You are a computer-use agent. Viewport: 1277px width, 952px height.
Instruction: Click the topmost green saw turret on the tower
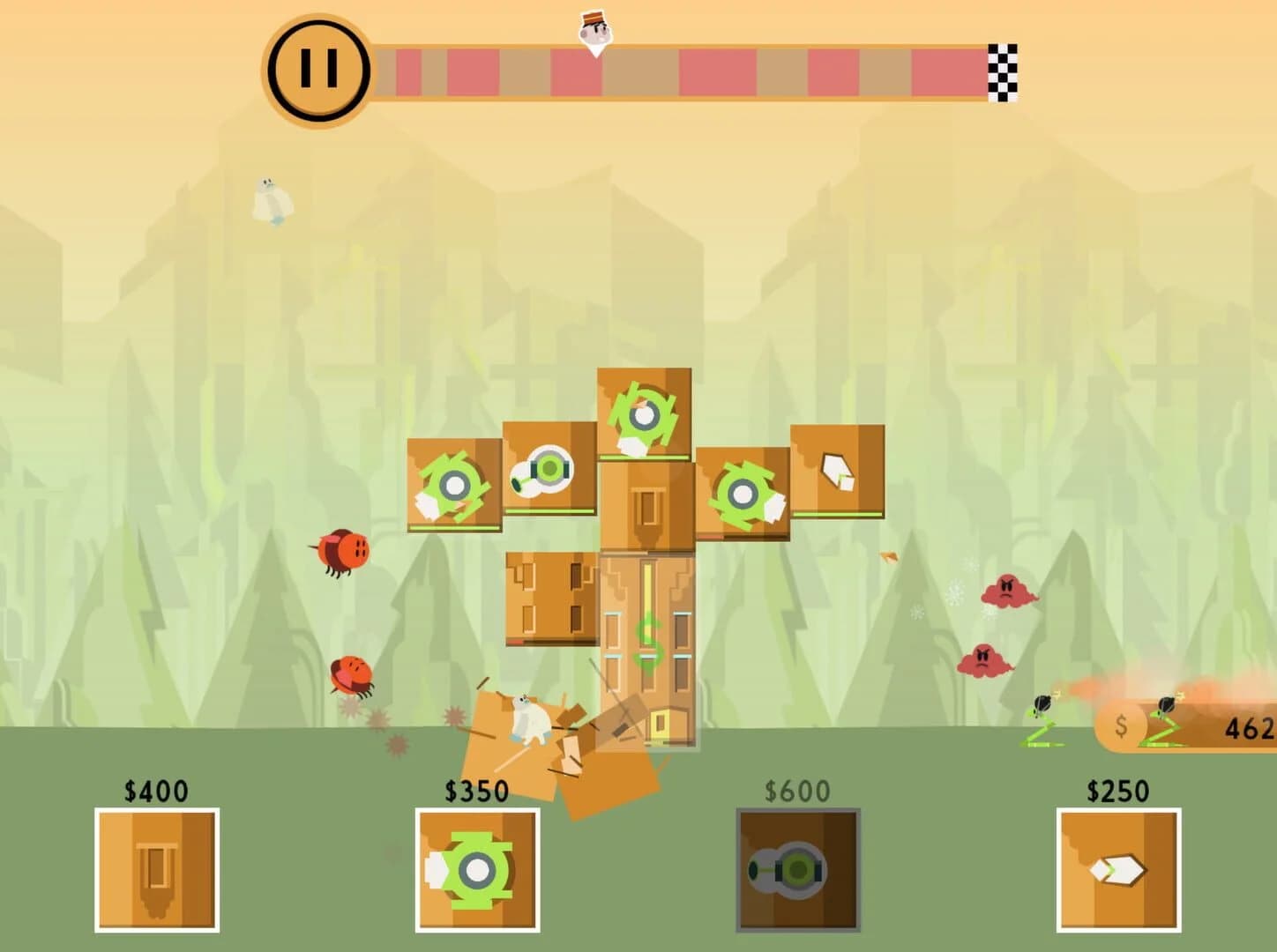pos(645,414)
